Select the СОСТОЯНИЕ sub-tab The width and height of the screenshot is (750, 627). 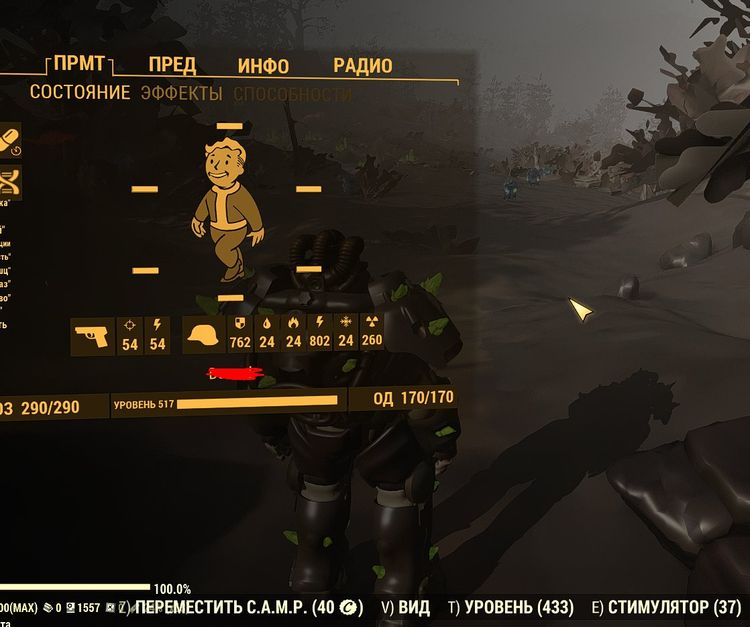pyautogui.click(x=80, y=93)
